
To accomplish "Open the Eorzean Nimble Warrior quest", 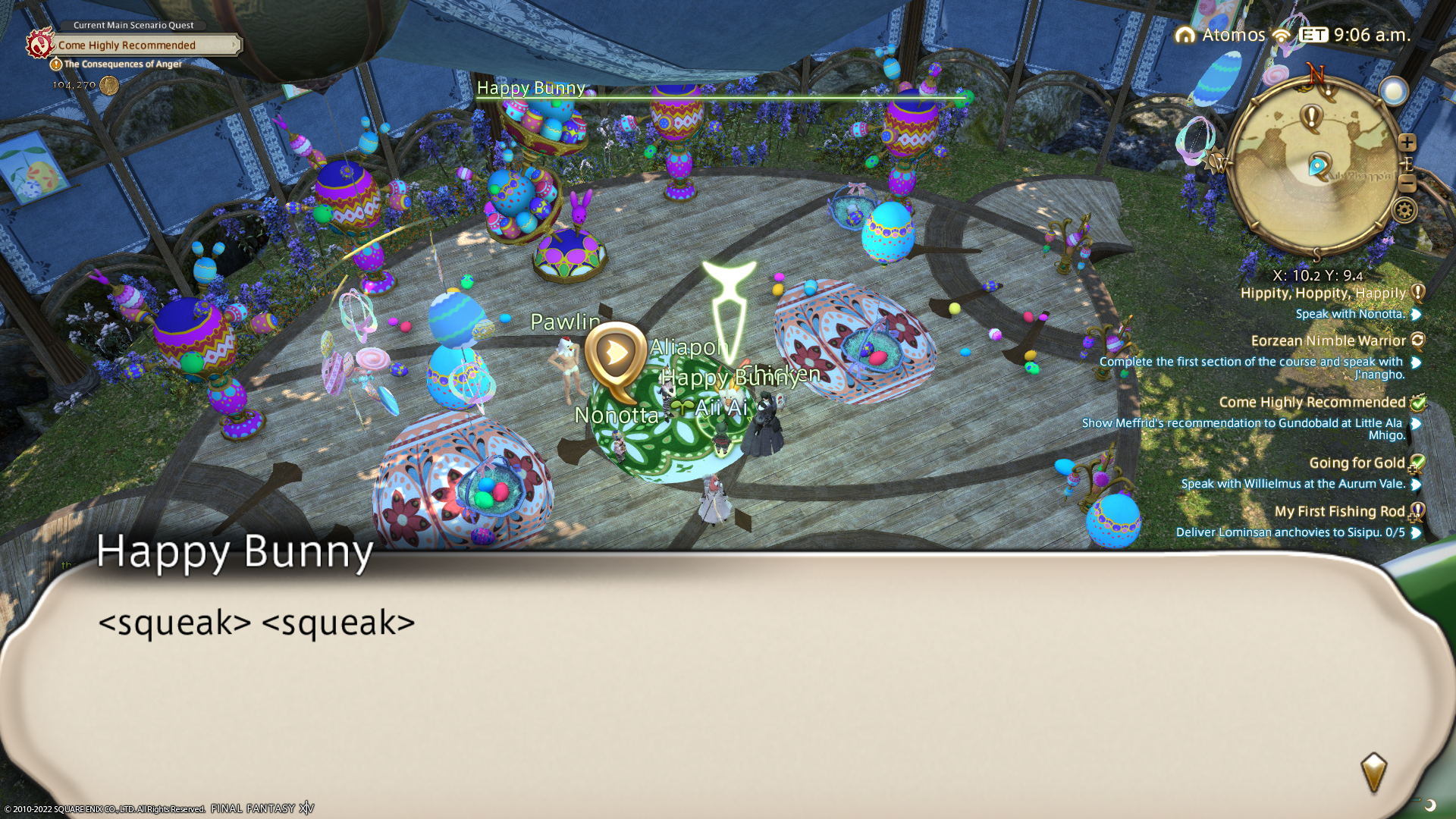I will click(1328, 341).
